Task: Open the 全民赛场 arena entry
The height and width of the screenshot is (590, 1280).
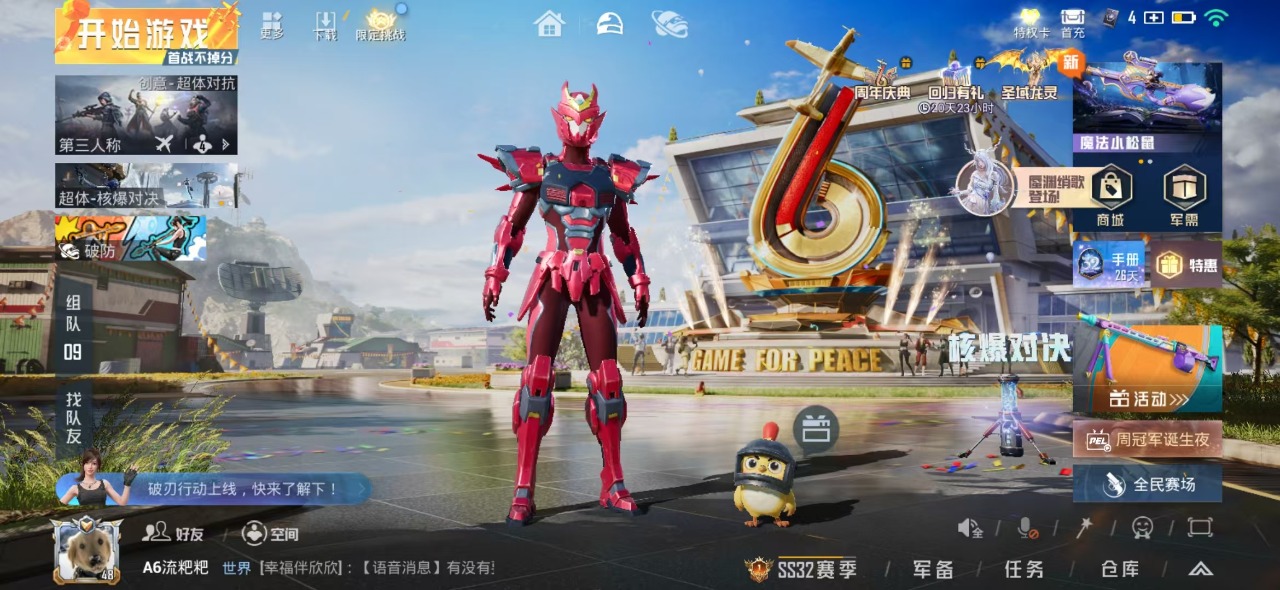Action: pos(1148,484)
